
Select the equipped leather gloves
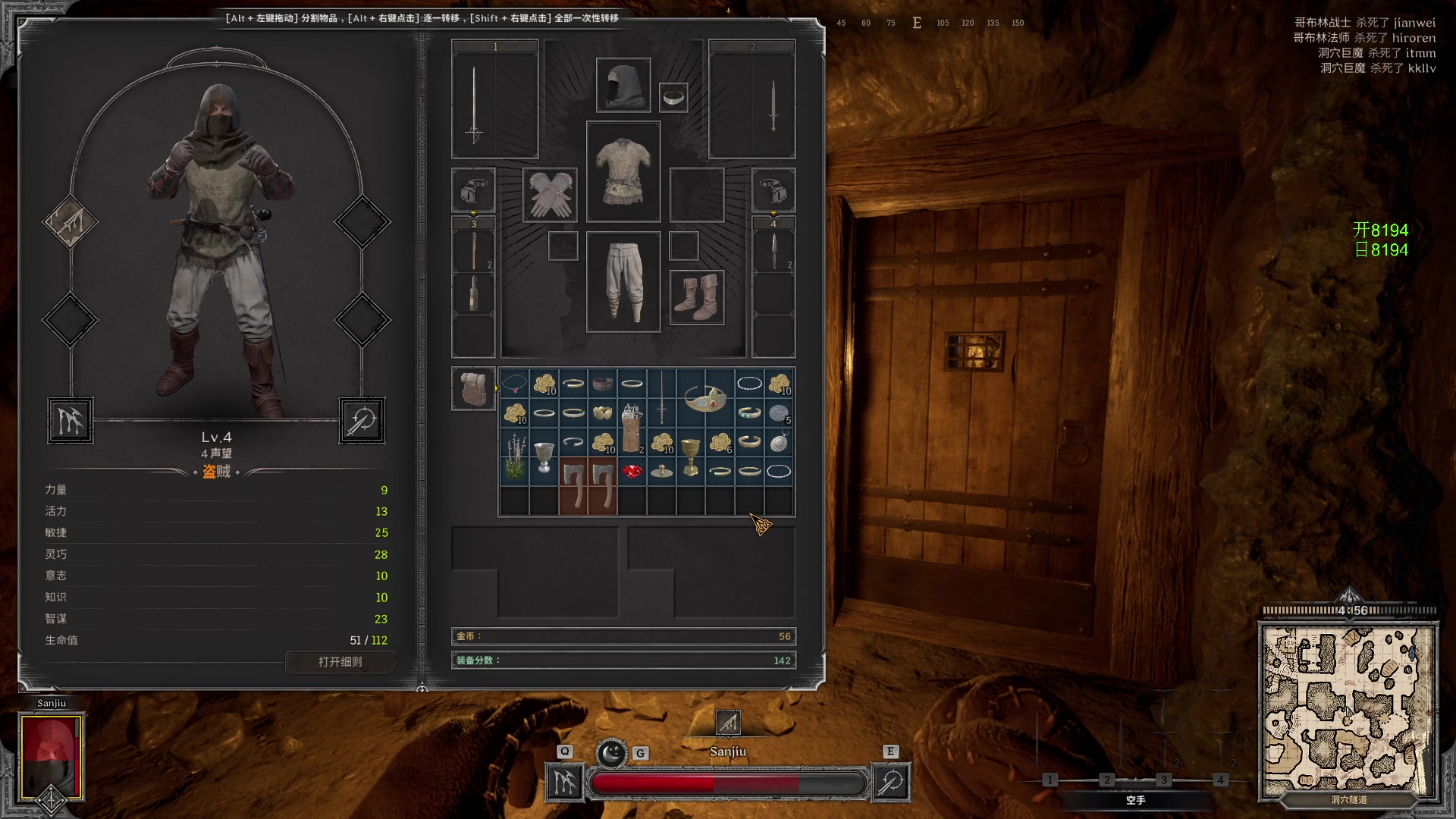pyautogui.click(x=551, y=195)
